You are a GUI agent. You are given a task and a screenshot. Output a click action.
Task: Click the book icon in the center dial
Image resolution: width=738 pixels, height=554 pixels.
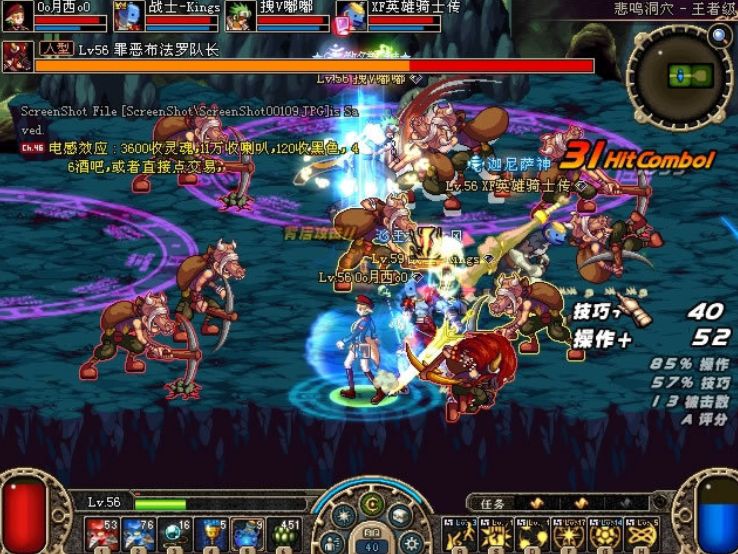pos(399,517)
